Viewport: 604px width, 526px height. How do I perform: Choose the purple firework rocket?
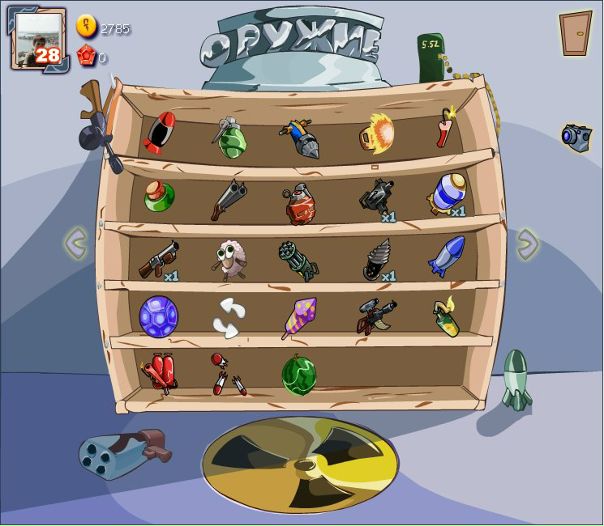coord(298,317)
